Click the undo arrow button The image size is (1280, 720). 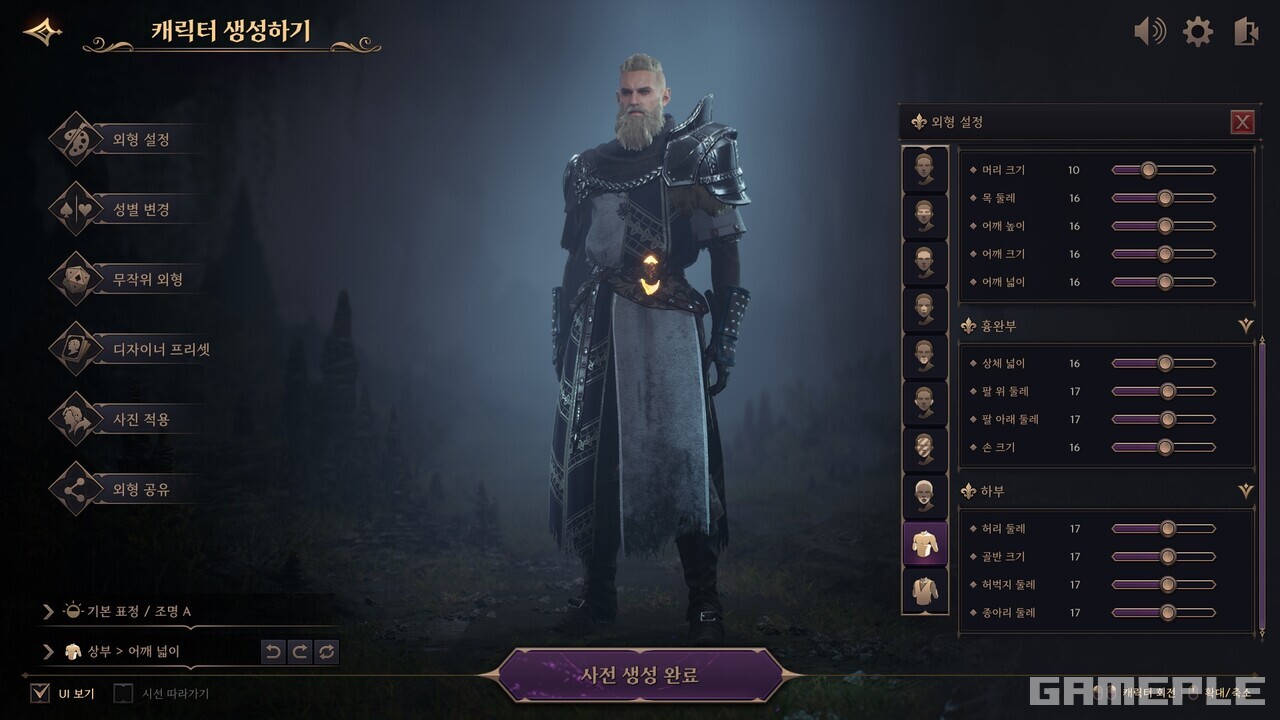tap(273, 652)
